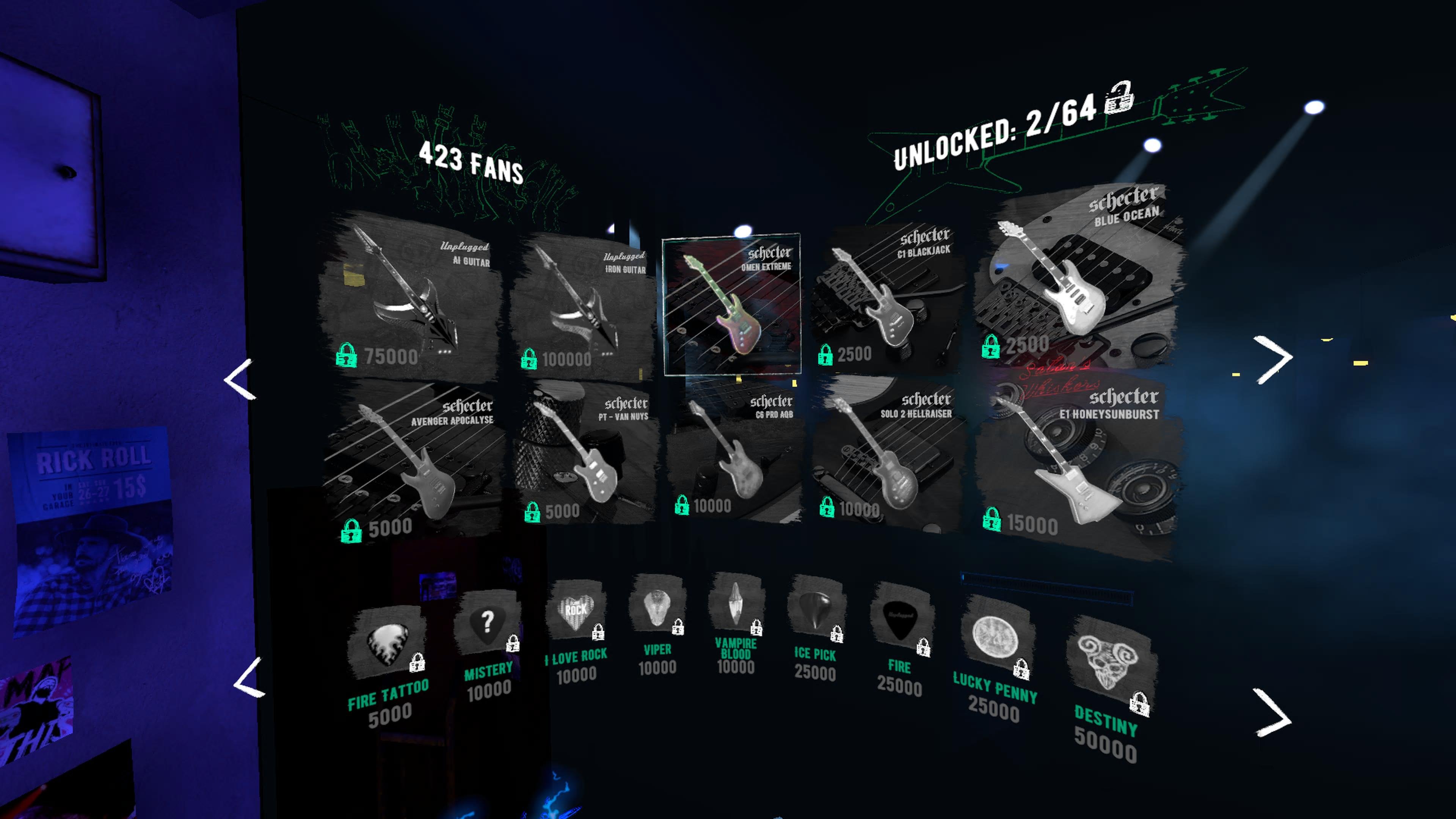The image size is (1456, 819).
Task: Choose the Mistery question-mark pick
Action: pyautogui.click(x=486, y=624)
